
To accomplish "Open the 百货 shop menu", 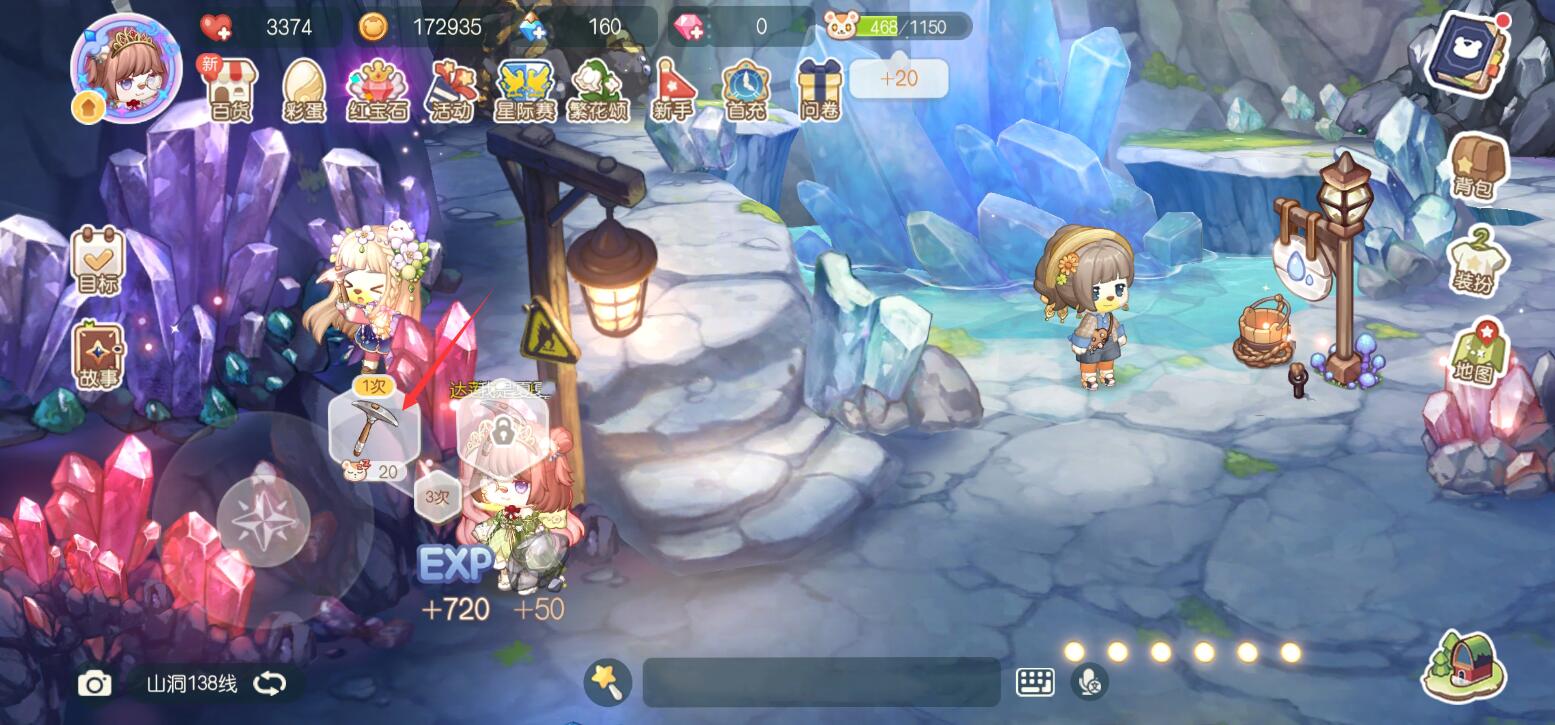I will (x=231, y=89).
